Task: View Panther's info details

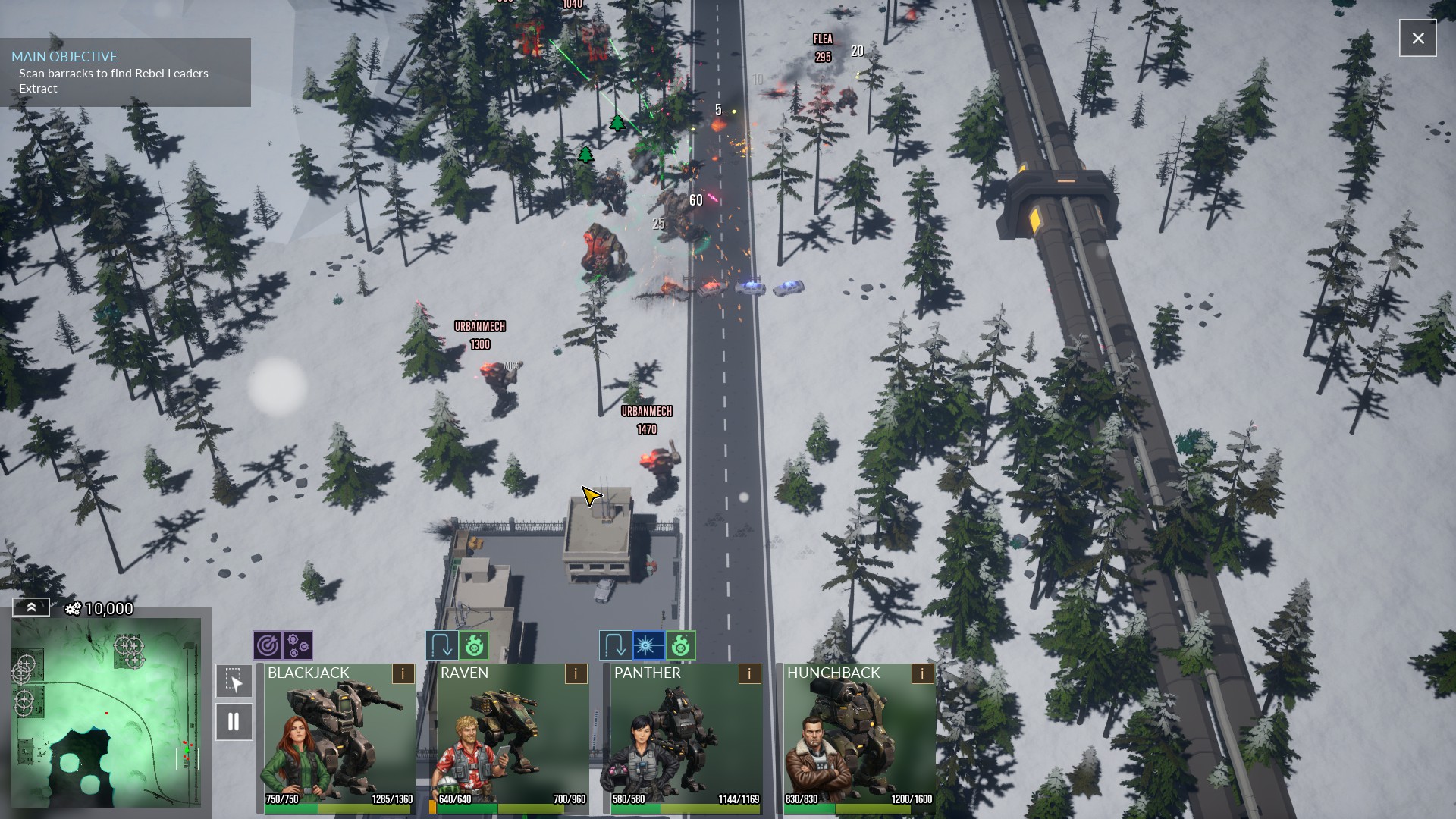Action: coord(749,673)
